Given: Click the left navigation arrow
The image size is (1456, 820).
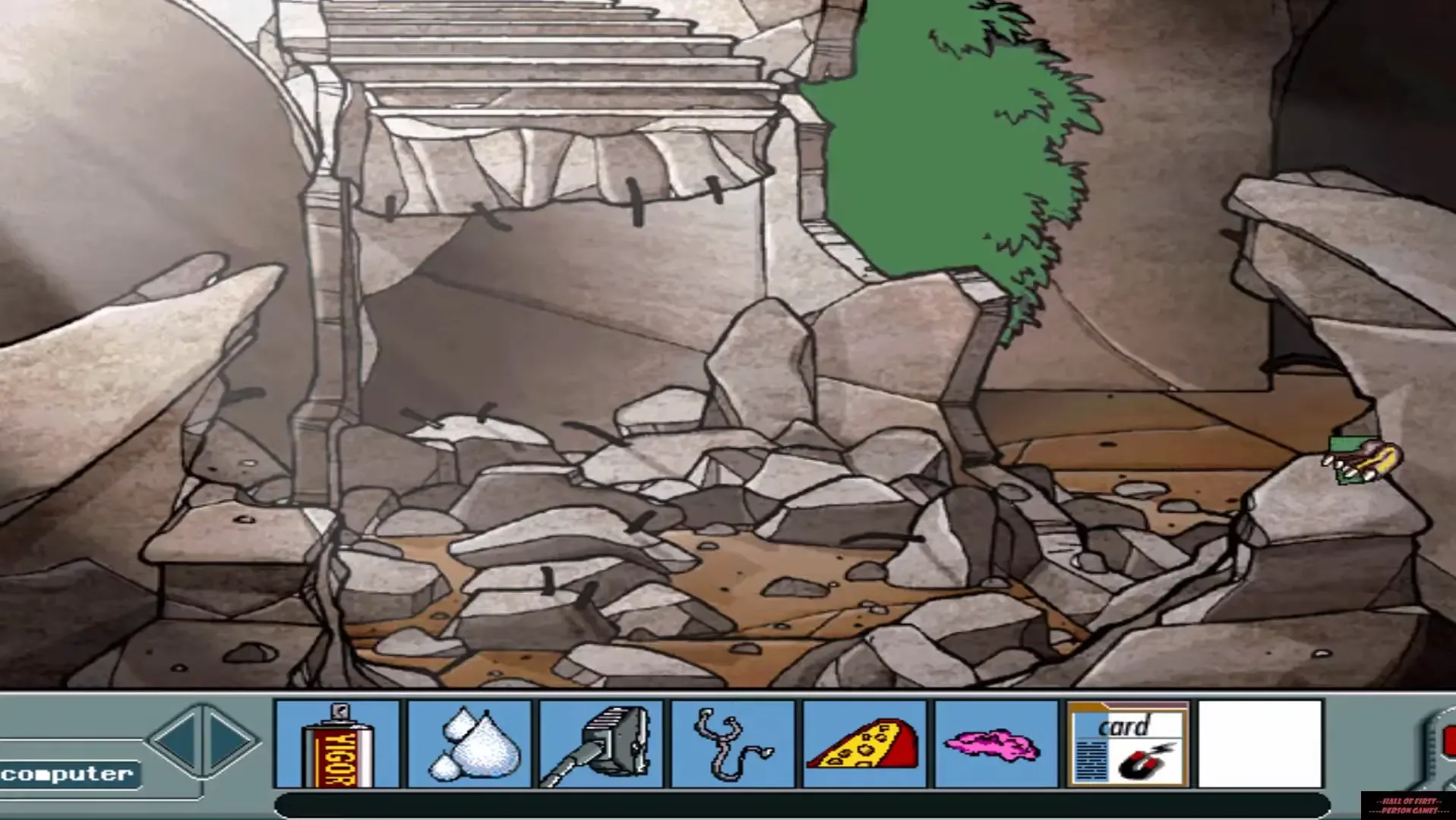Looking at the screenshot, I should point(180,740).
